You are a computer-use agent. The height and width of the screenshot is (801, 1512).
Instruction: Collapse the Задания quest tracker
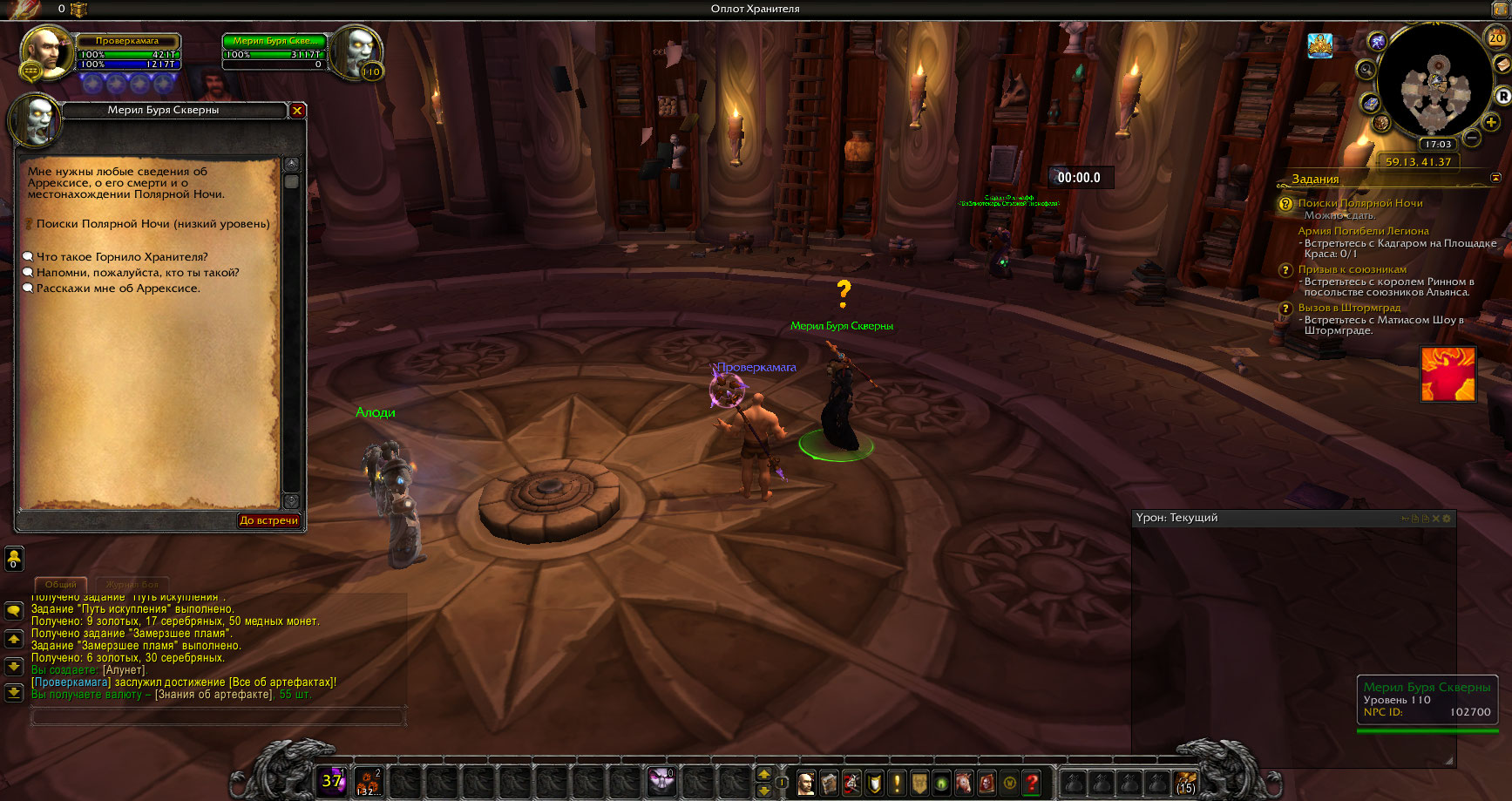[x=1496, y=178]
